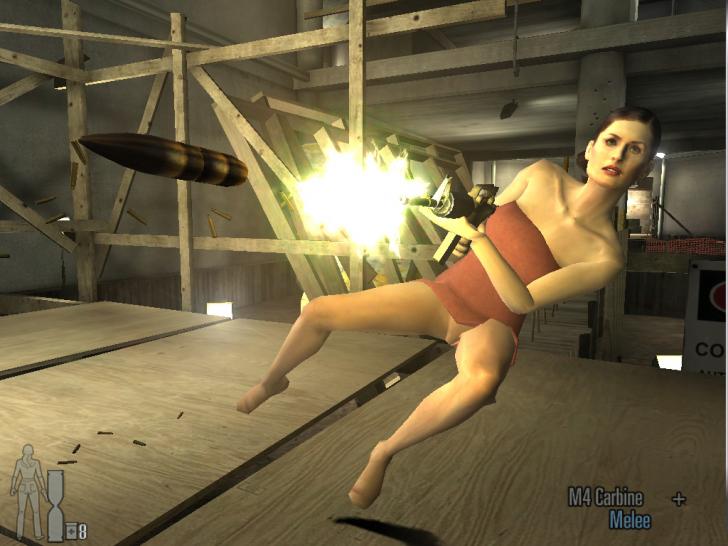The width and height of the screenshot is (728, 546).
Task: Click the painkiller bottle icon
Action: (71, 531)
